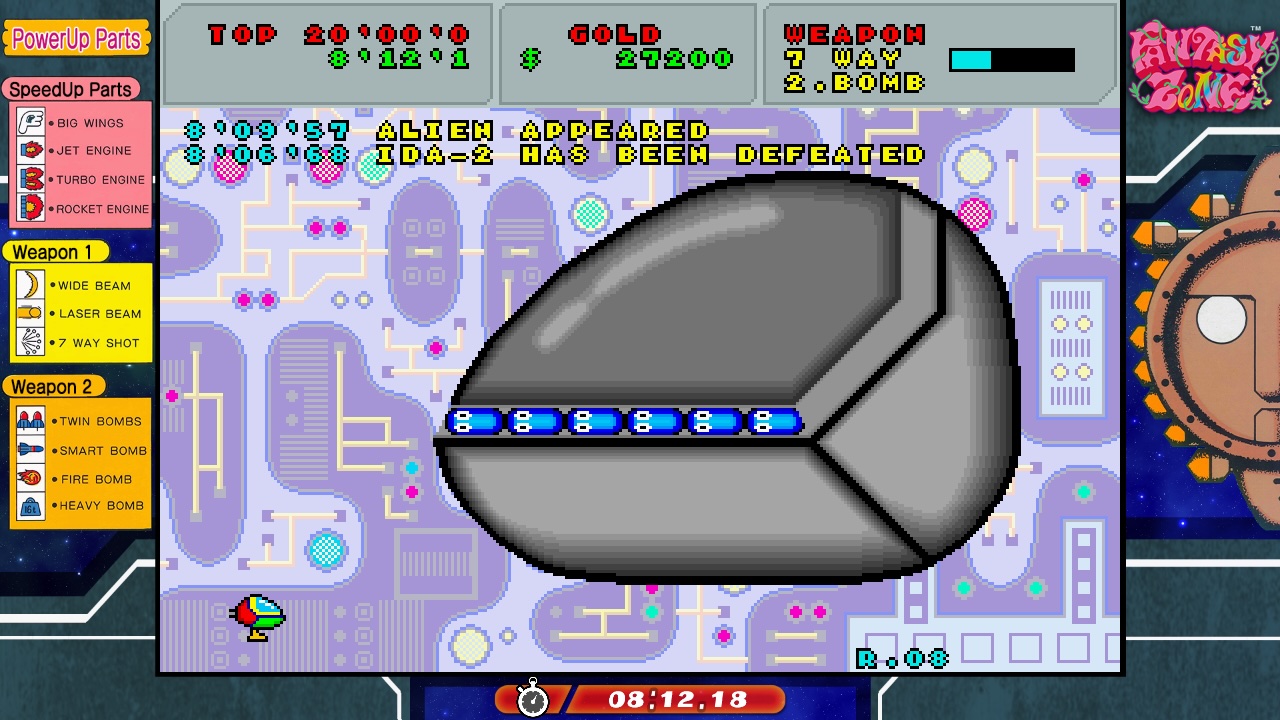1280x720 pixels.
Task: Select the 7 Way Shot icon
Action: click(28, 342)
